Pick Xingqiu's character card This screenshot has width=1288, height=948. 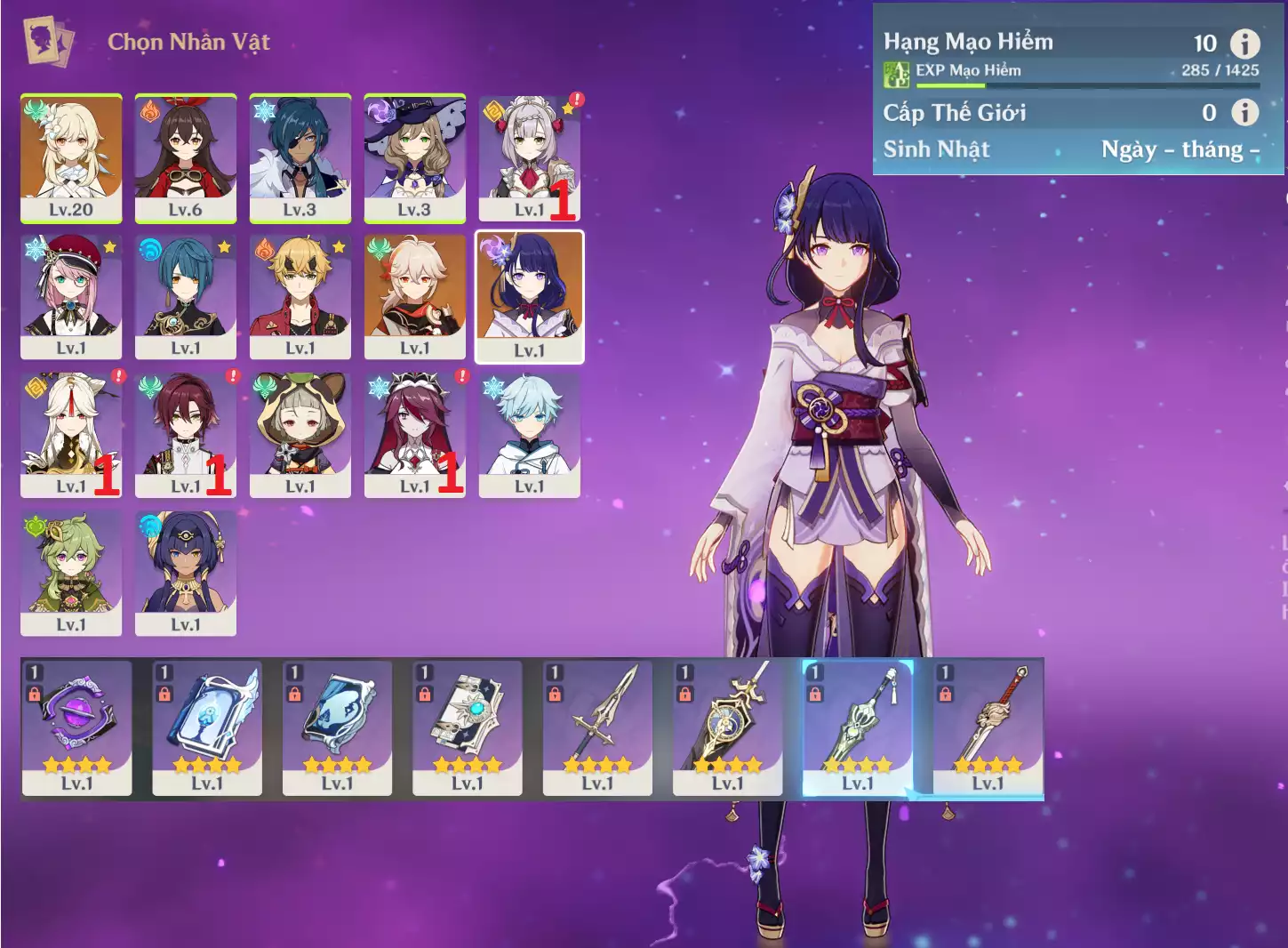click(186, 296)
